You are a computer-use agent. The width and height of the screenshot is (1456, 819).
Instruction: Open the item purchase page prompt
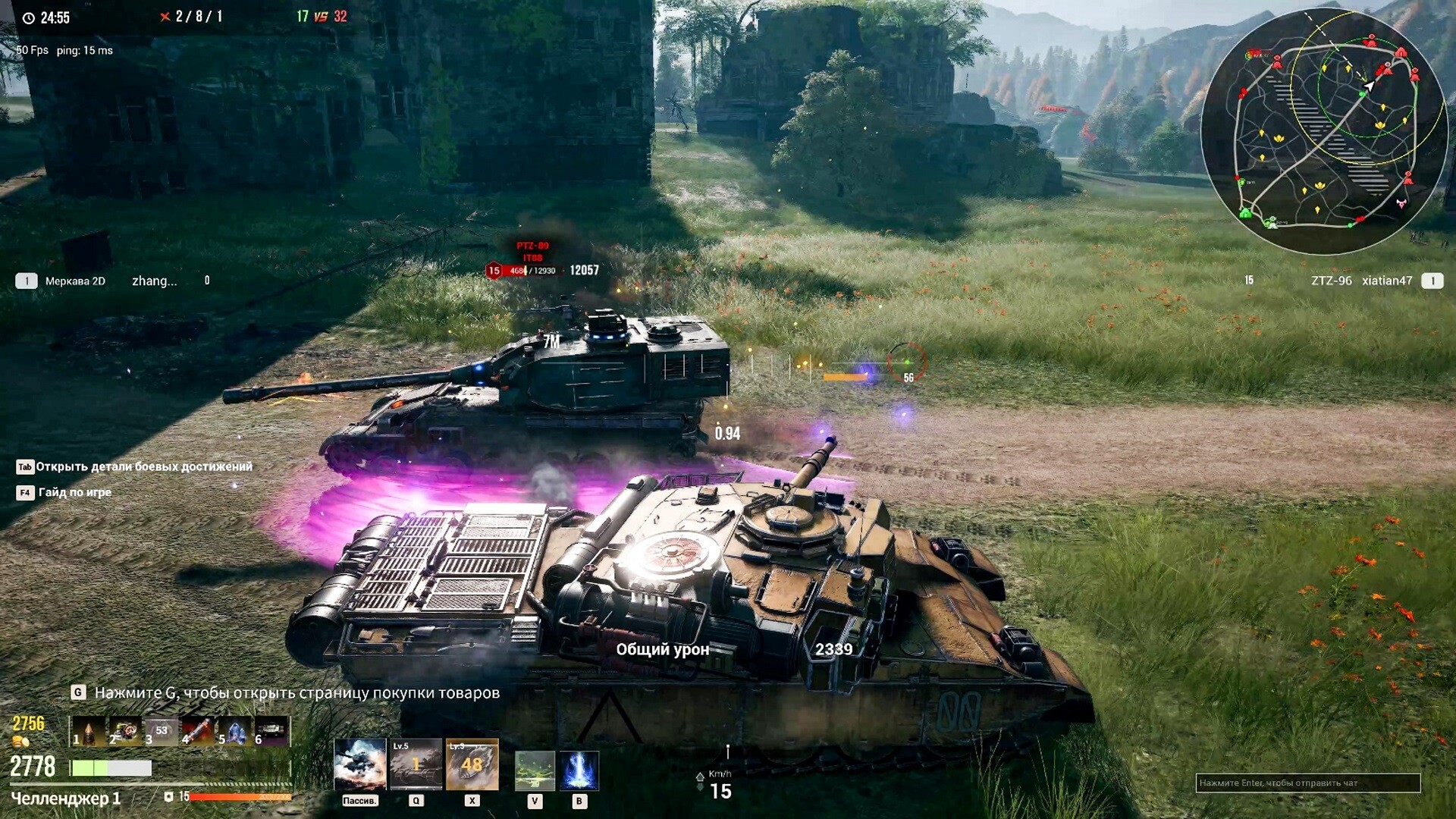286,692
